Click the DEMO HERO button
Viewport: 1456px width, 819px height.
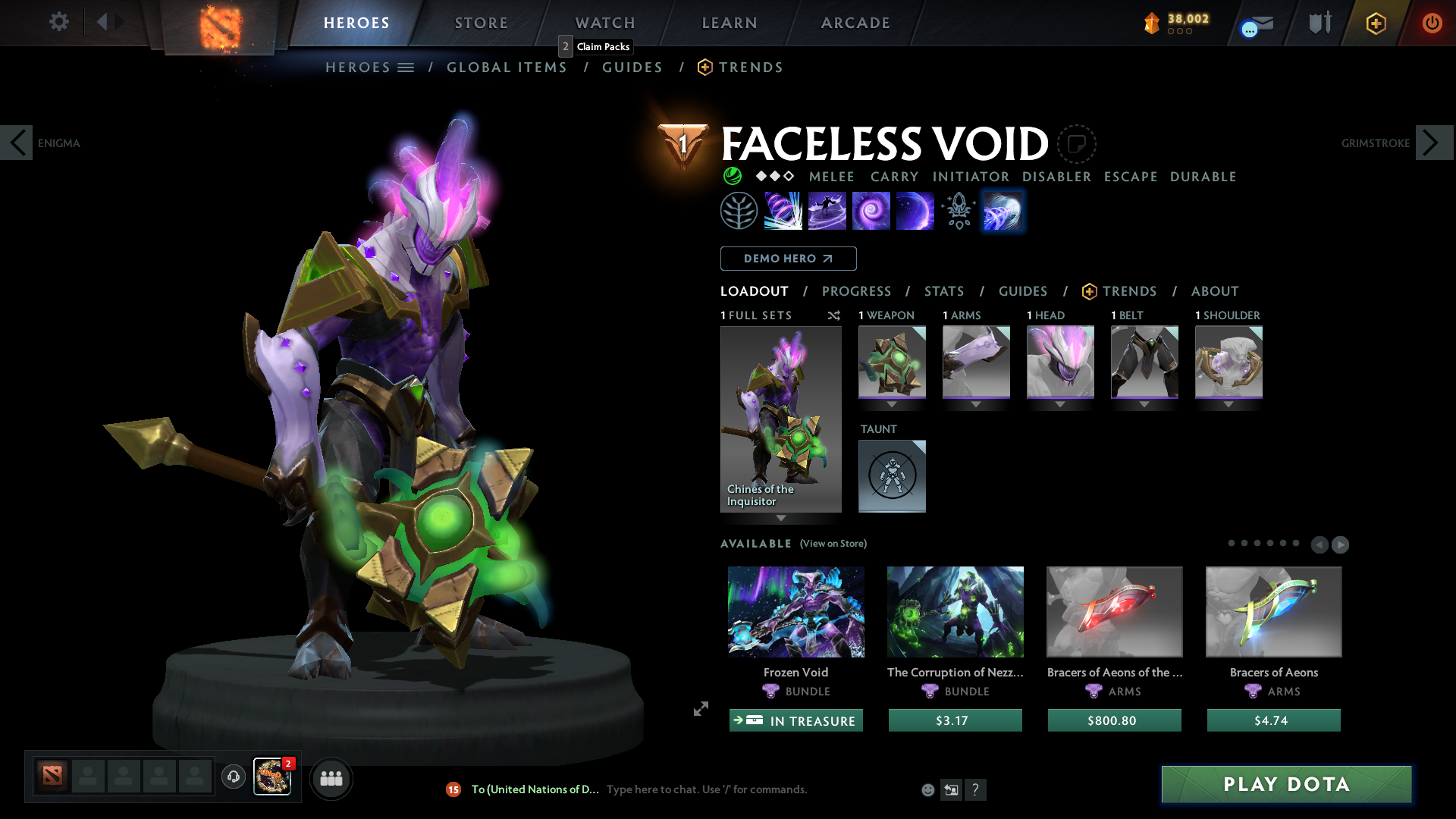click(x=787, y=259)
